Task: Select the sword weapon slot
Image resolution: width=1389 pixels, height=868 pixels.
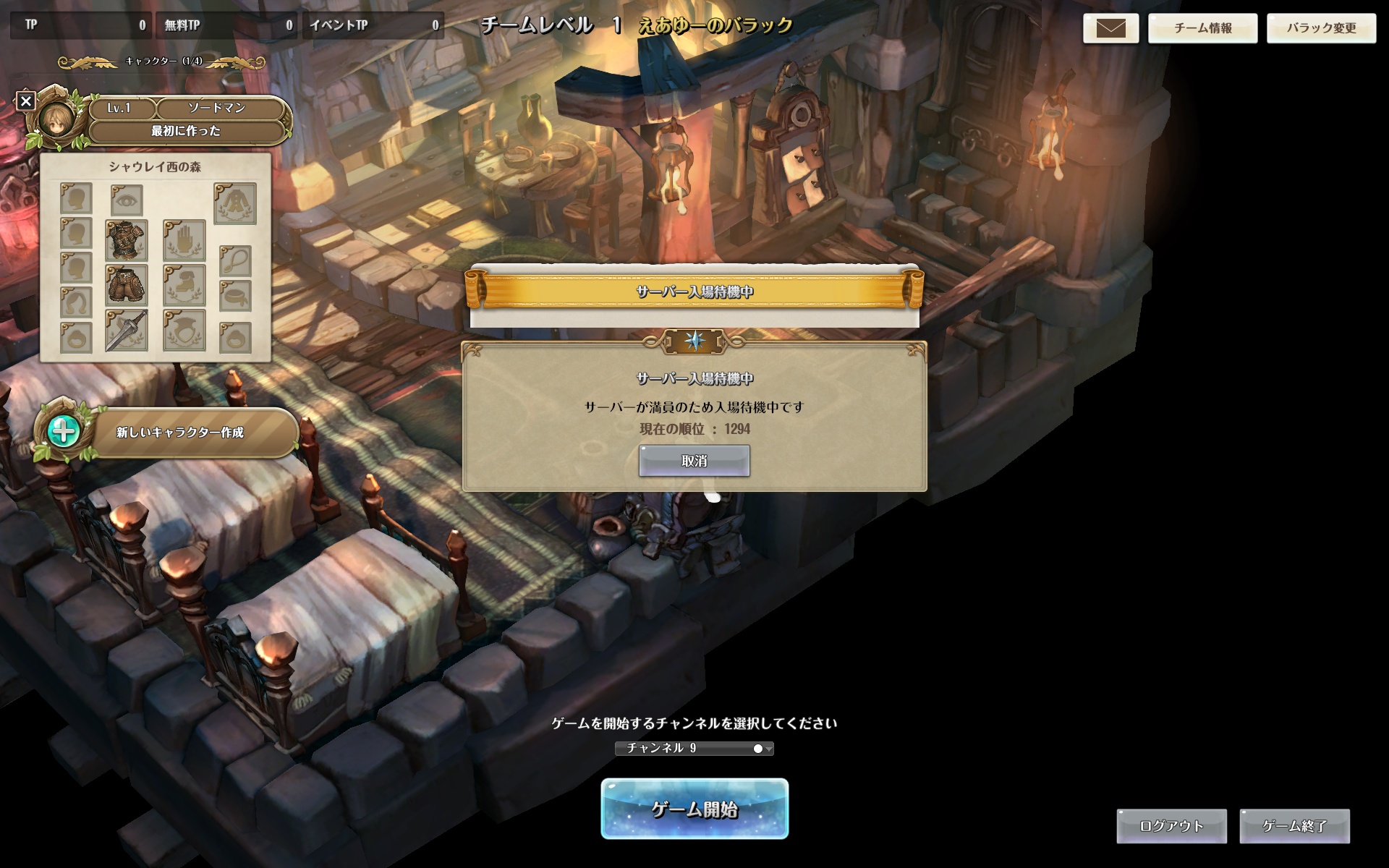Action: pyautogui.click(x=127, y=331)
